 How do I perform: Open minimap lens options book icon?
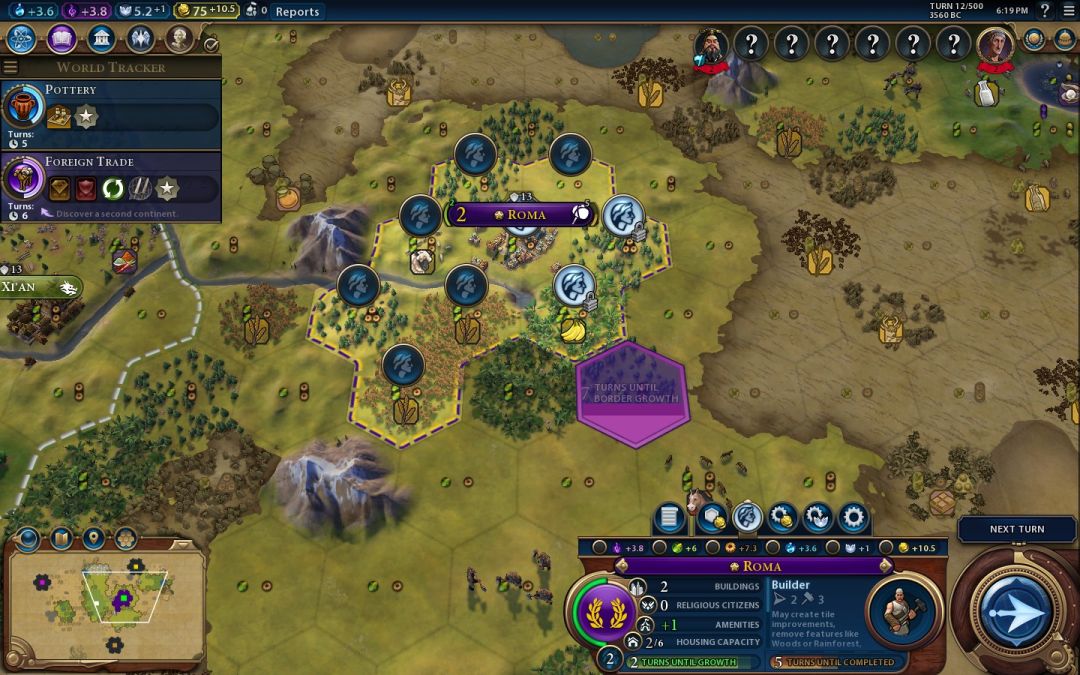click(x=61, y=539)
